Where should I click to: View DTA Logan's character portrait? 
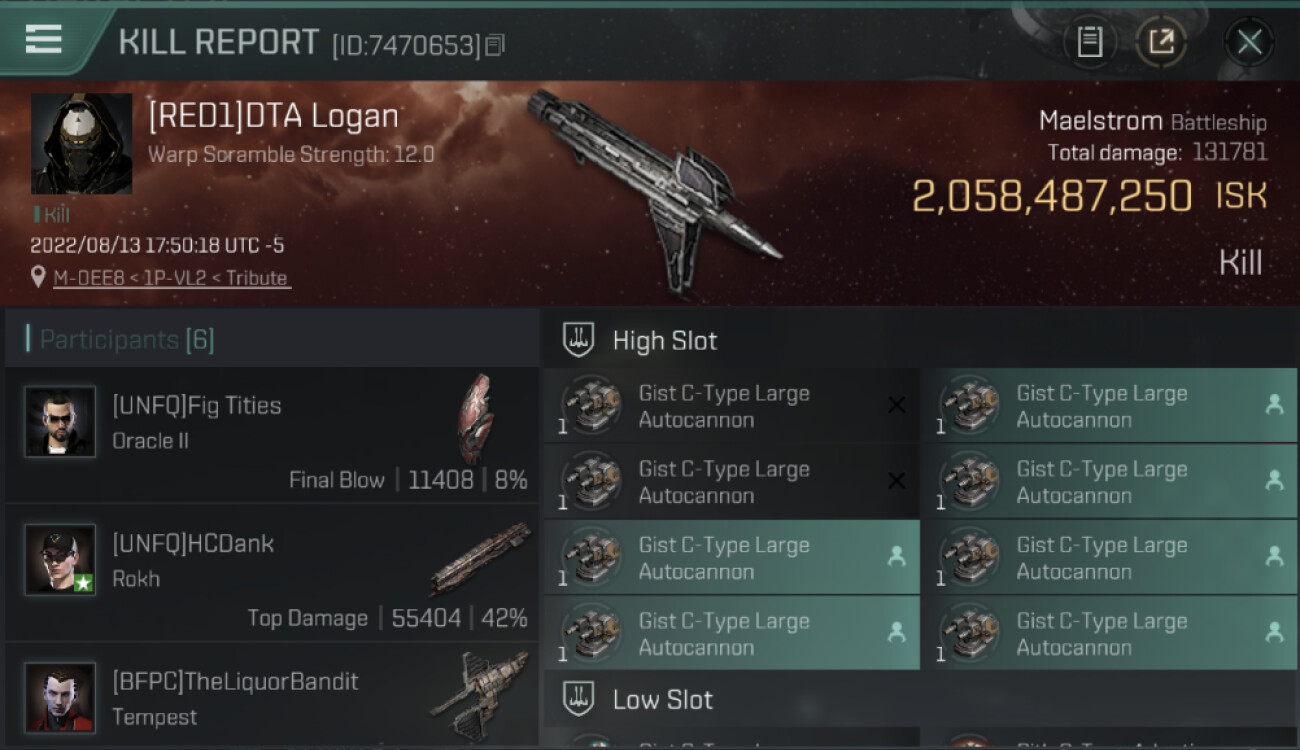(x=81, y=144)
